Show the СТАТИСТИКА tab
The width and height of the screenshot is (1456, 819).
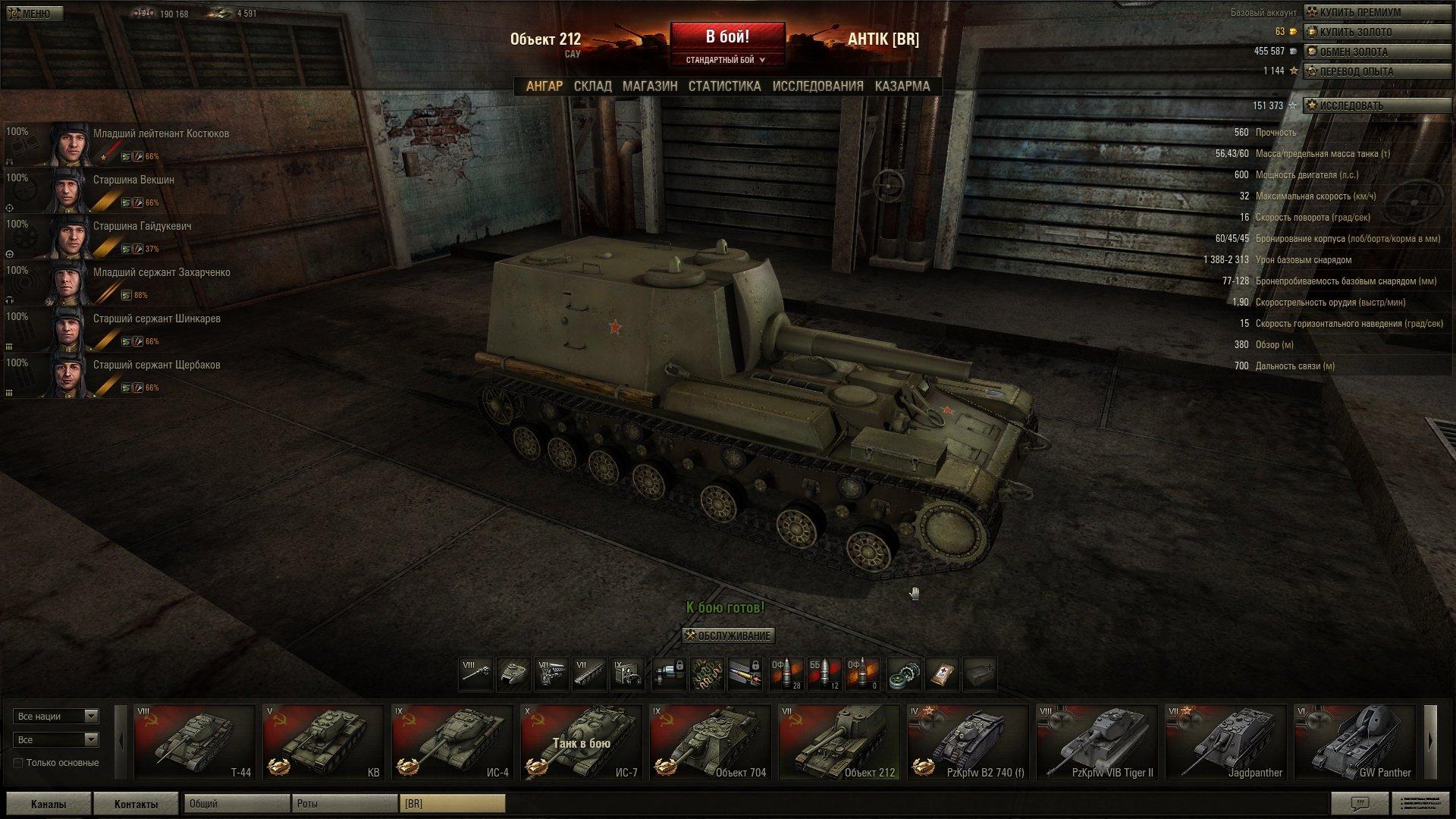click(x=724, y=86)
